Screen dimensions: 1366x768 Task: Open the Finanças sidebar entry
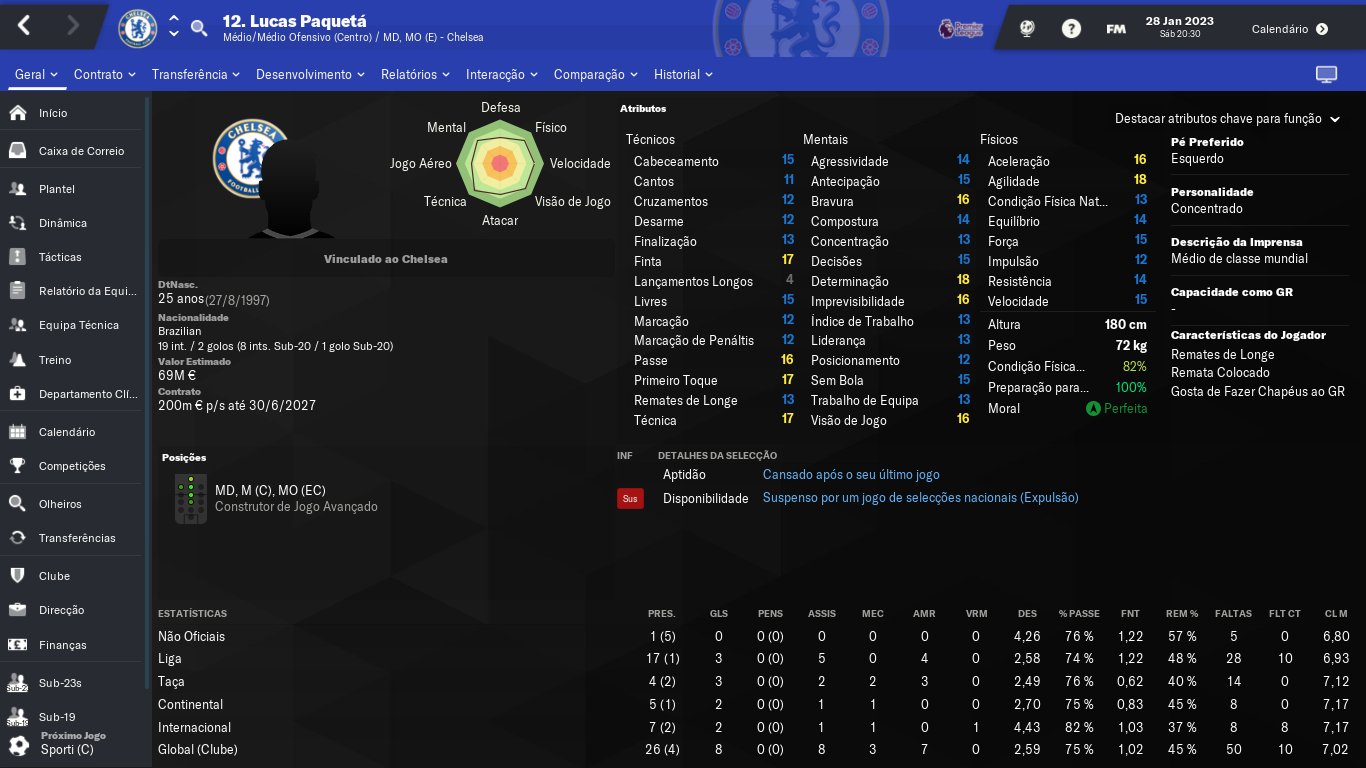63,645
